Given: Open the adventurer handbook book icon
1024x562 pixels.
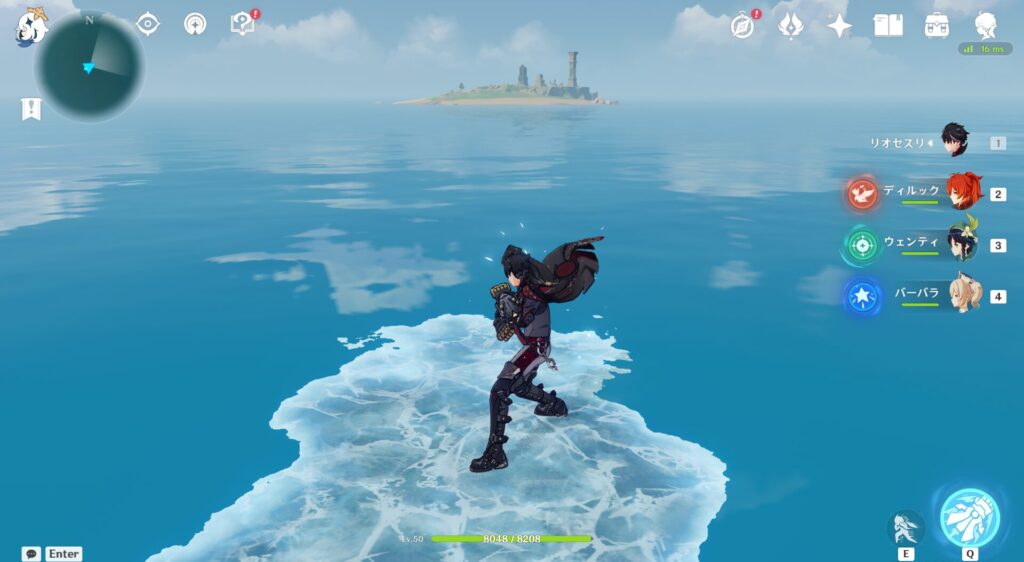Looking at the screenshot, I should pyautogui.click(x=888, y=25).
